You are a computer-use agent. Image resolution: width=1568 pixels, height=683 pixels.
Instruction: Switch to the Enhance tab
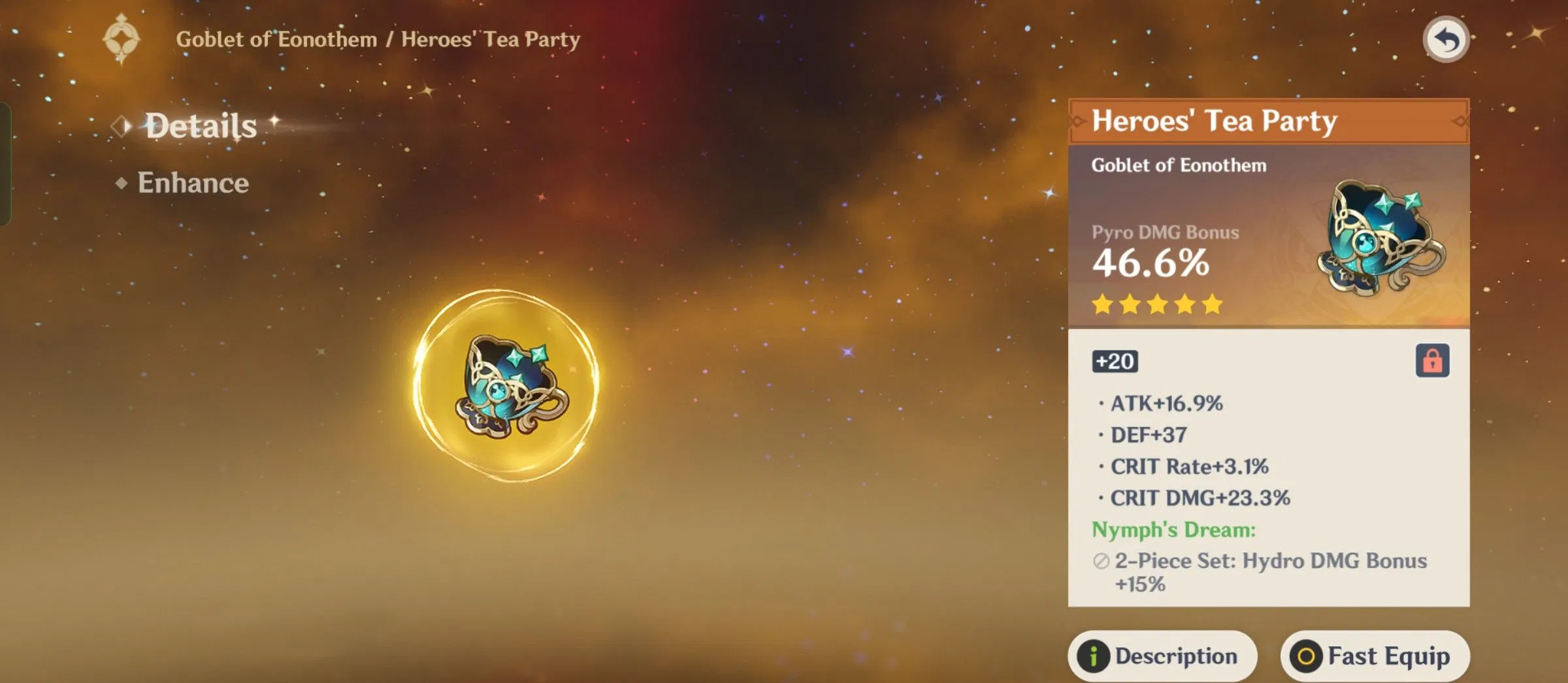pos(193,183)
